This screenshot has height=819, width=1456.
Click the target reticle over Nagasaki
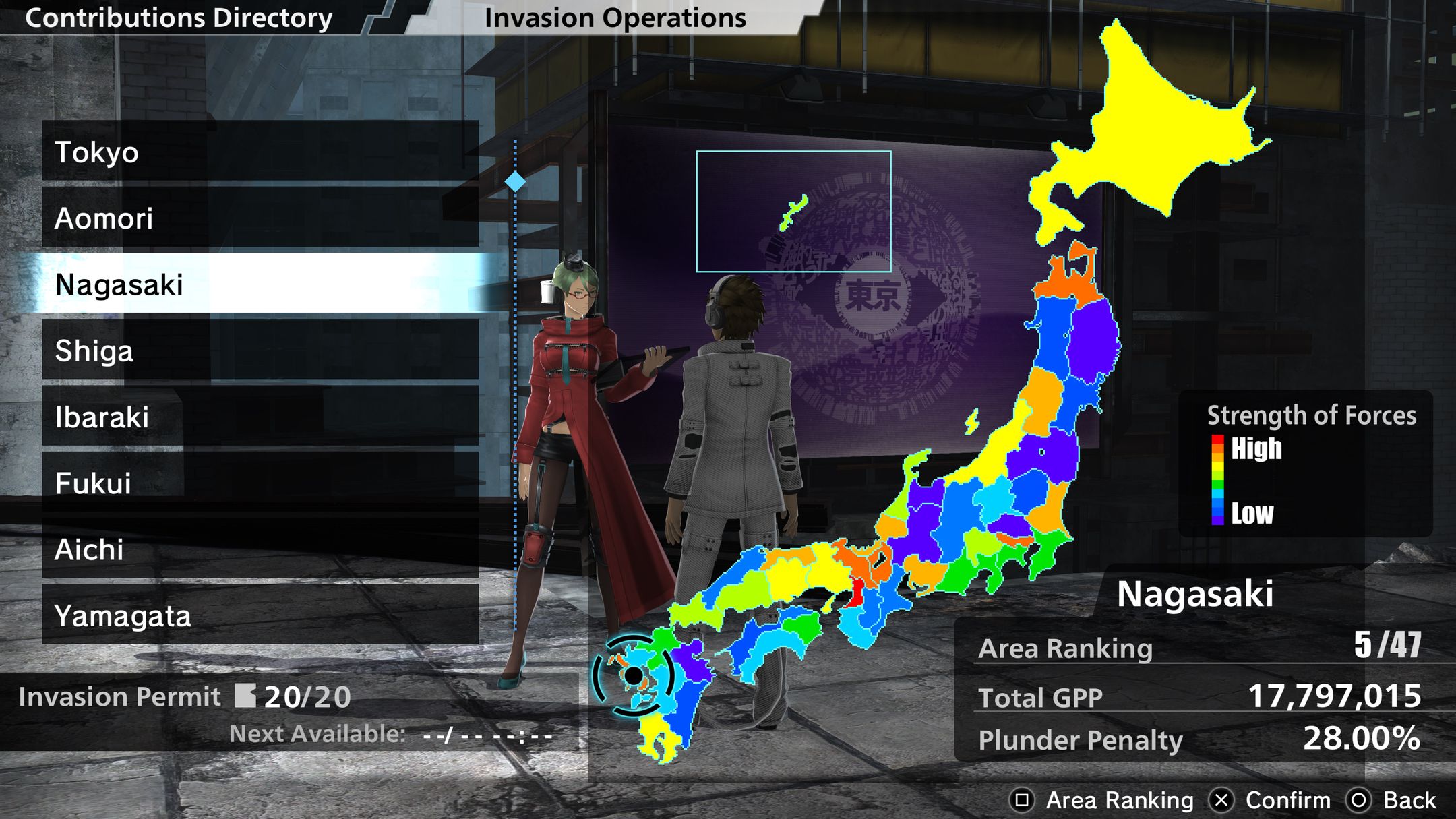click(633, 675)
